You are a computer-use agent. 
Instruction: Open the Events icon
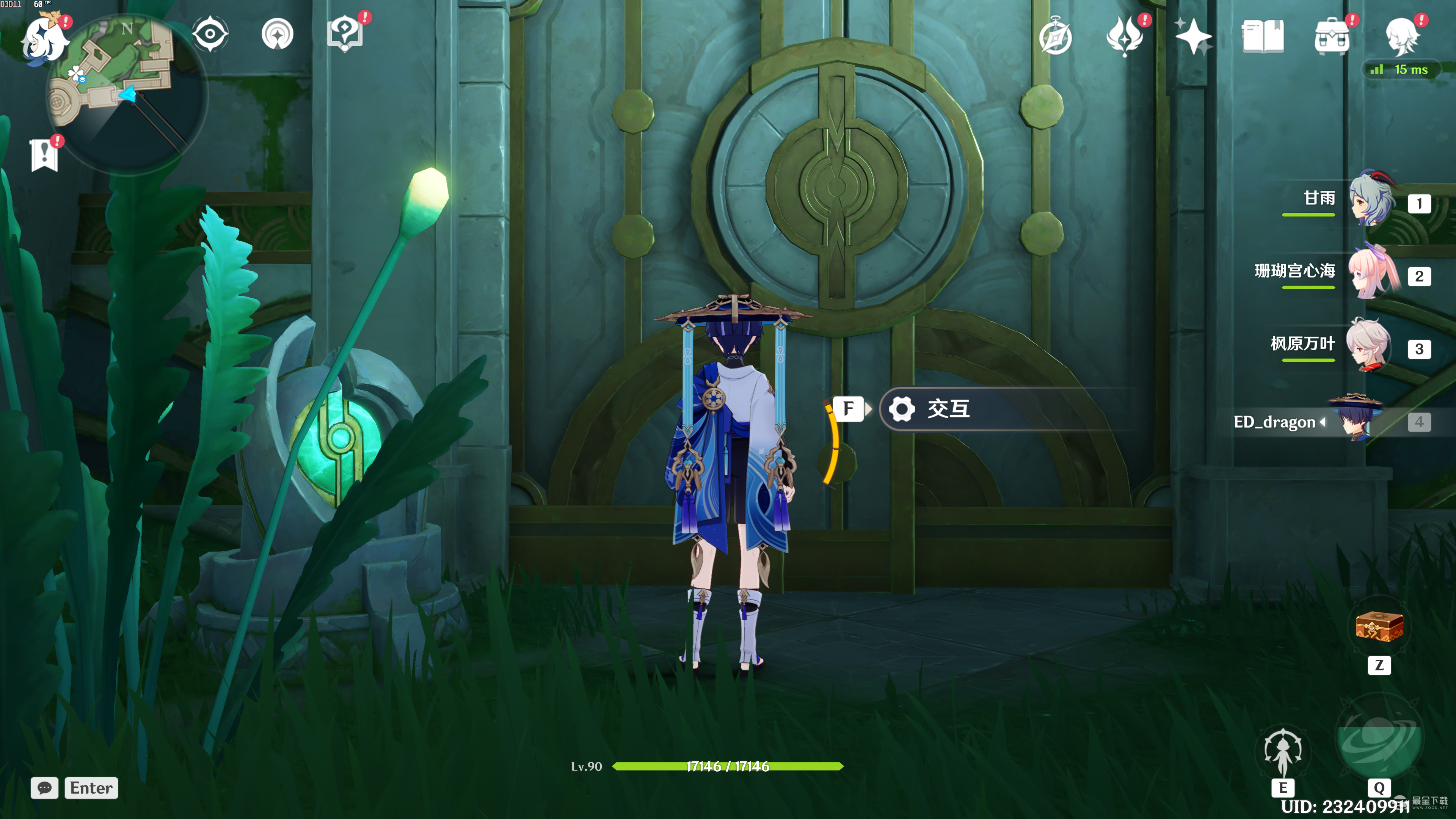tap(1124, 36)
